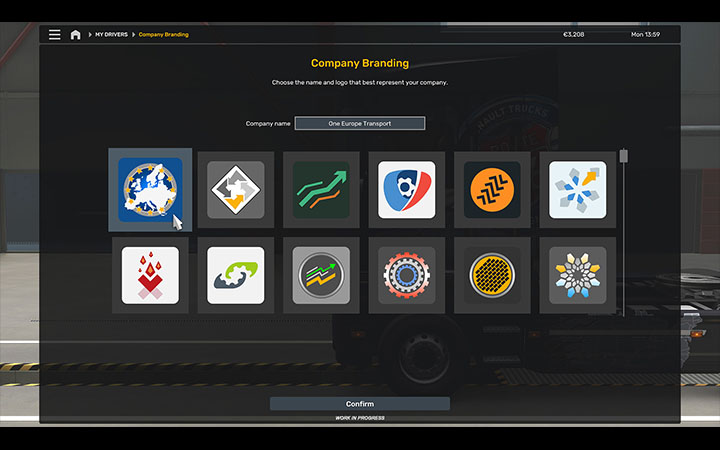
Task: Confirm the company branding
Action: point(359,404)
